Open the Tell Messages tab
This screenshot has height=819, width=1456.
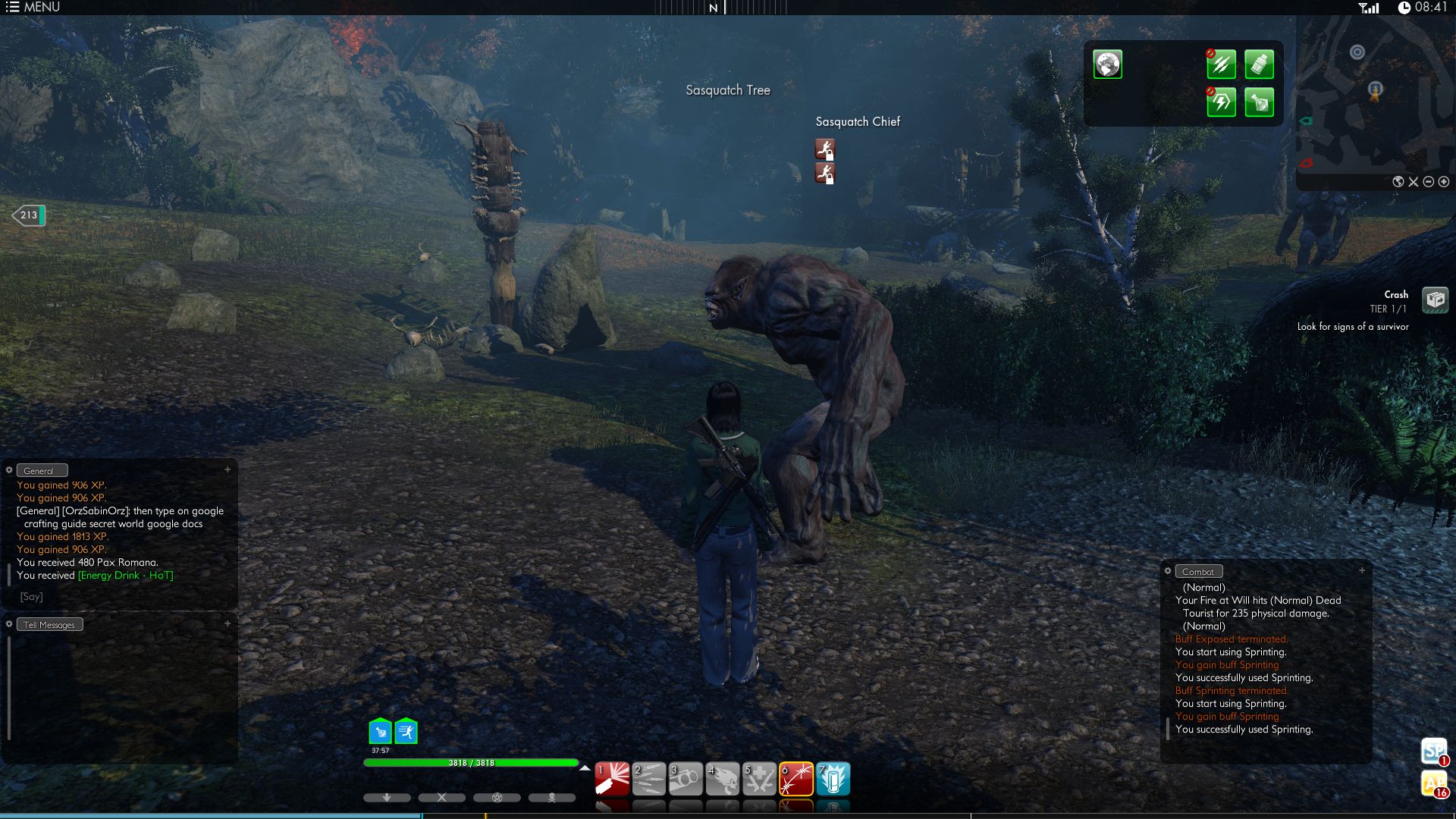coord(49,625)
